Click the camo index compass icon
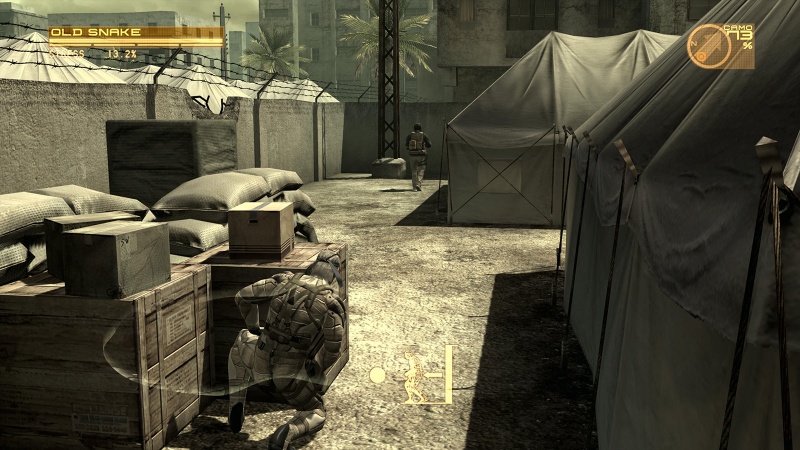The width and height of the screenshot is (800, 450). [x=708, y=46]
